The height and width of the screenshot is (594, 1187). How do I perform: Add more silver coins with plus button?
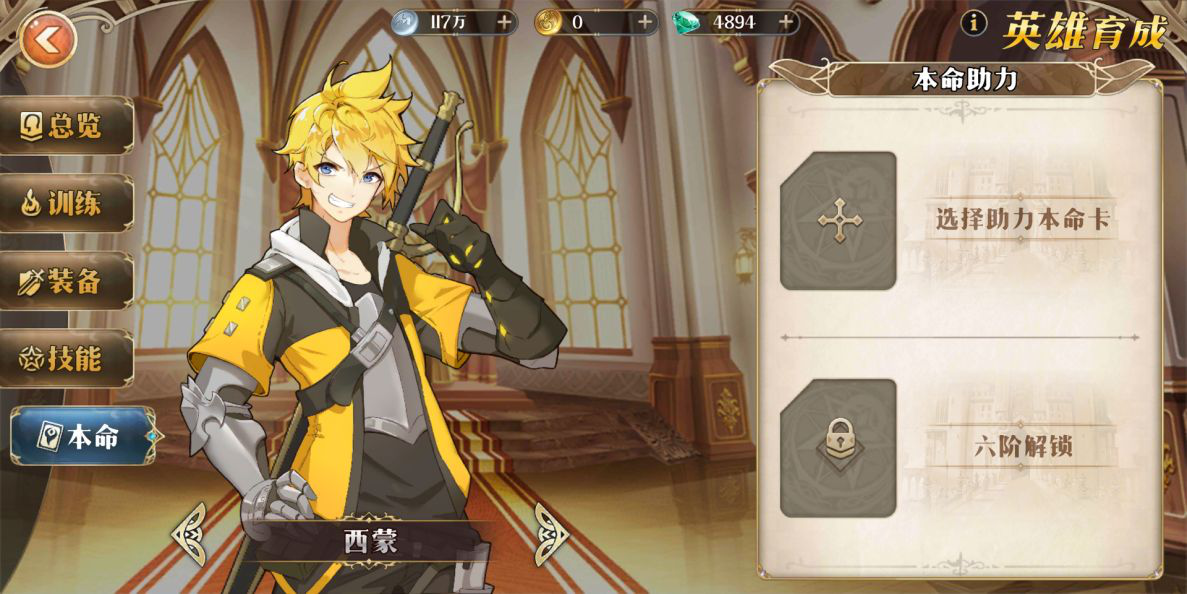tap(504, 22)
